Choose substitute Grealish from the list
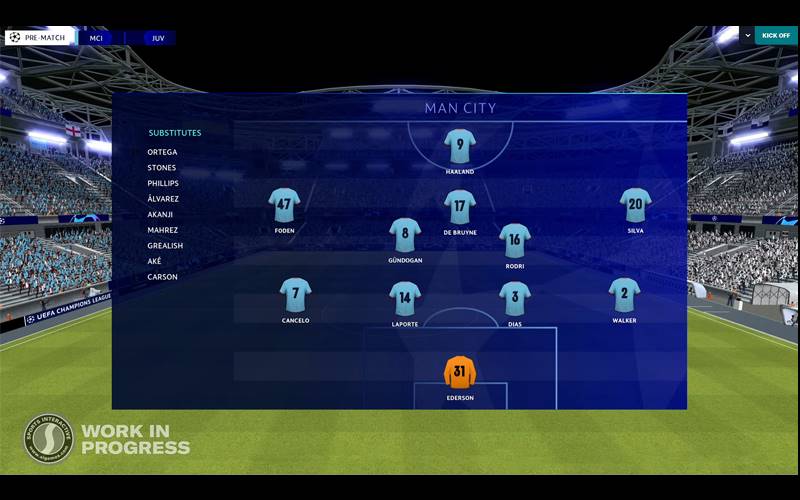The height and width of the screenshot is (500, 800). (165, 246)
